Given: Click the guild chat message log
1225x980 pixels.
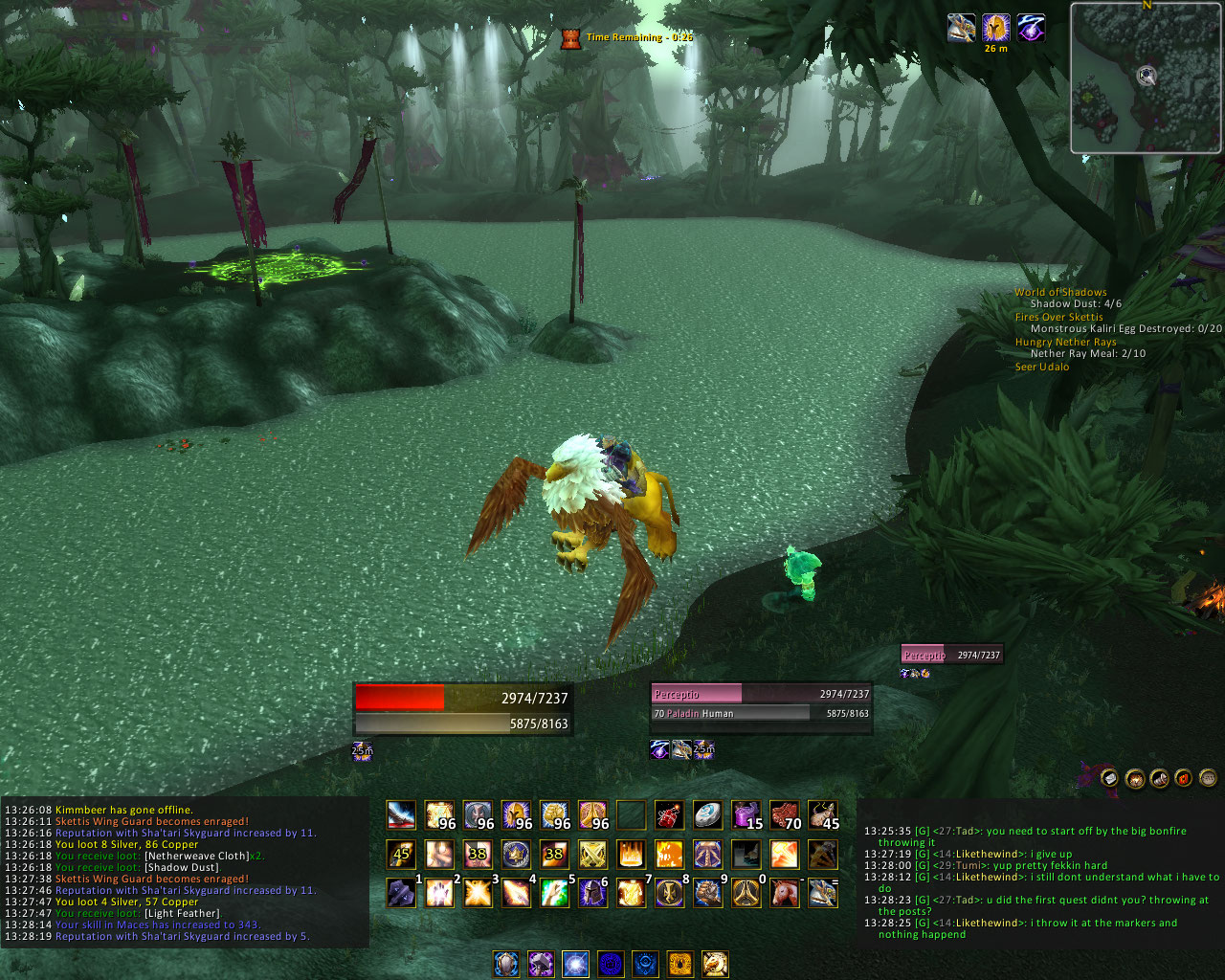Looking at the screenshot, I should (x=1041, y=881).
